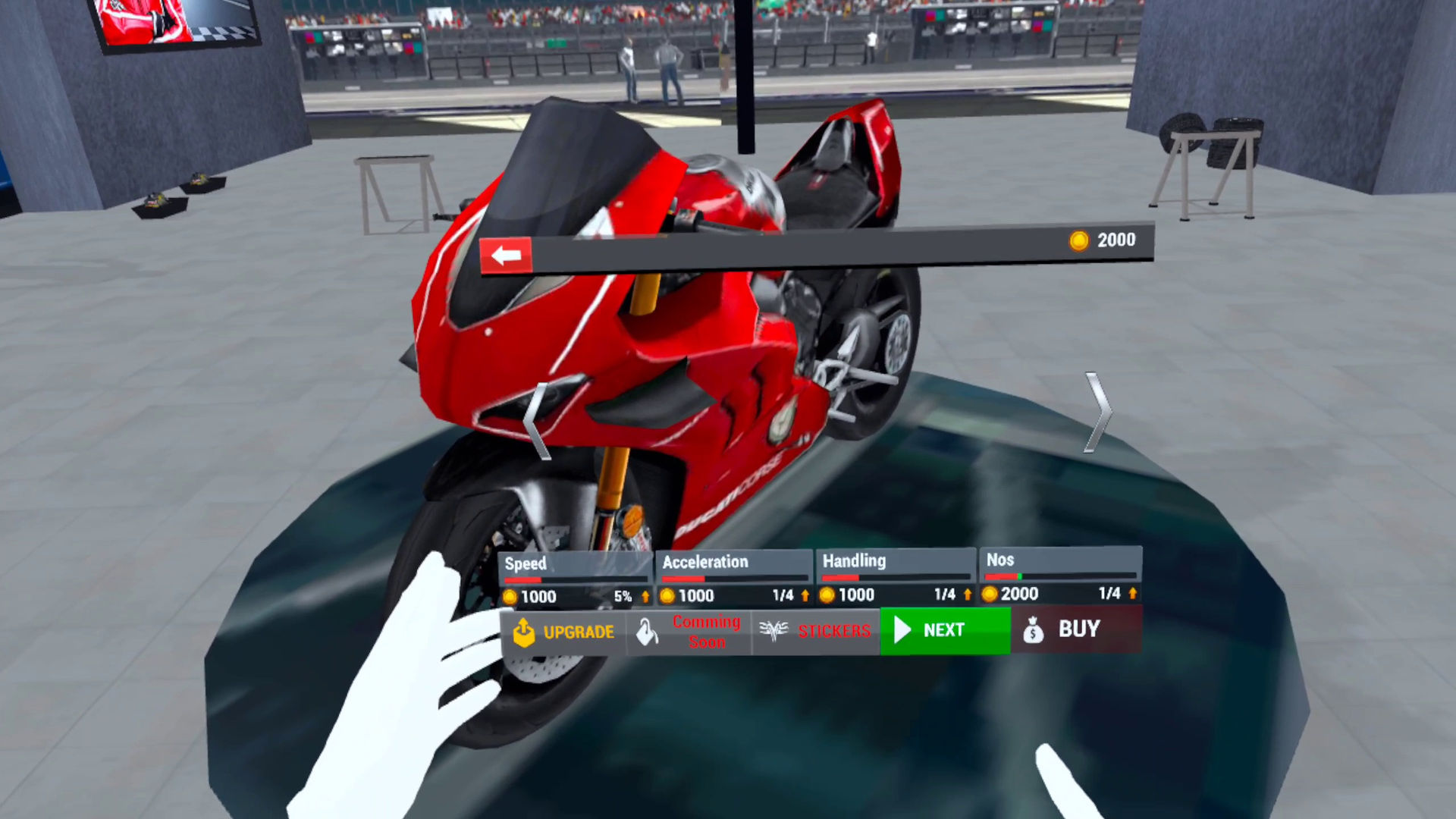Click the right chevron to change bikes

1099,413
